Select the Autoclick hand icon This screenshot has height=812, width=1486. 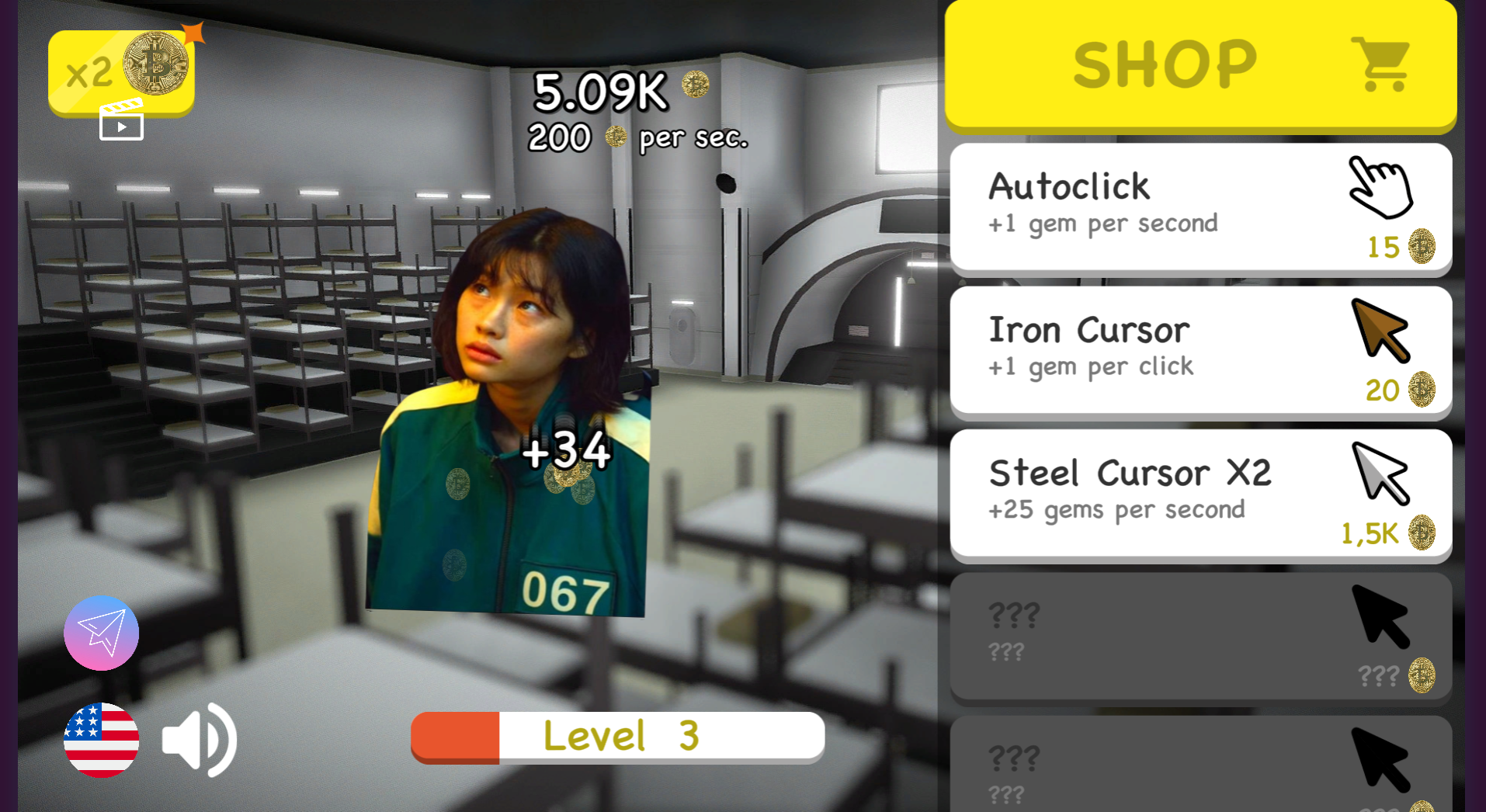(1381, 189)
